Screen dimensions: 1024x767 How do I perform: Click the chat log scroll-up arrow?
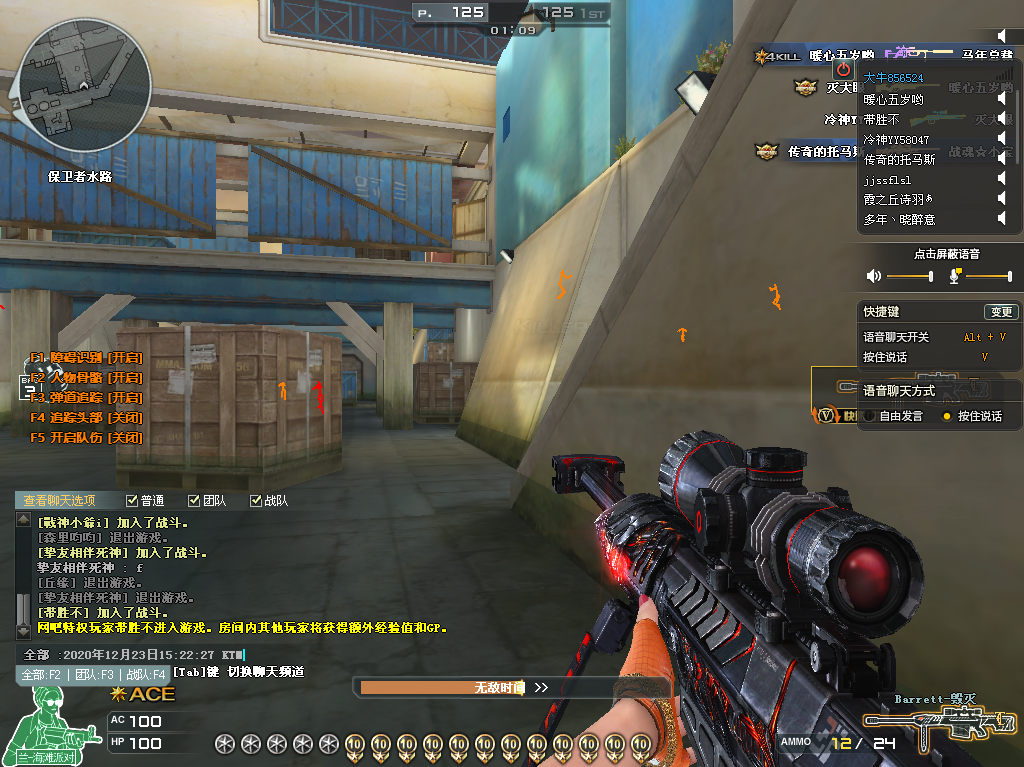point(24,521)
